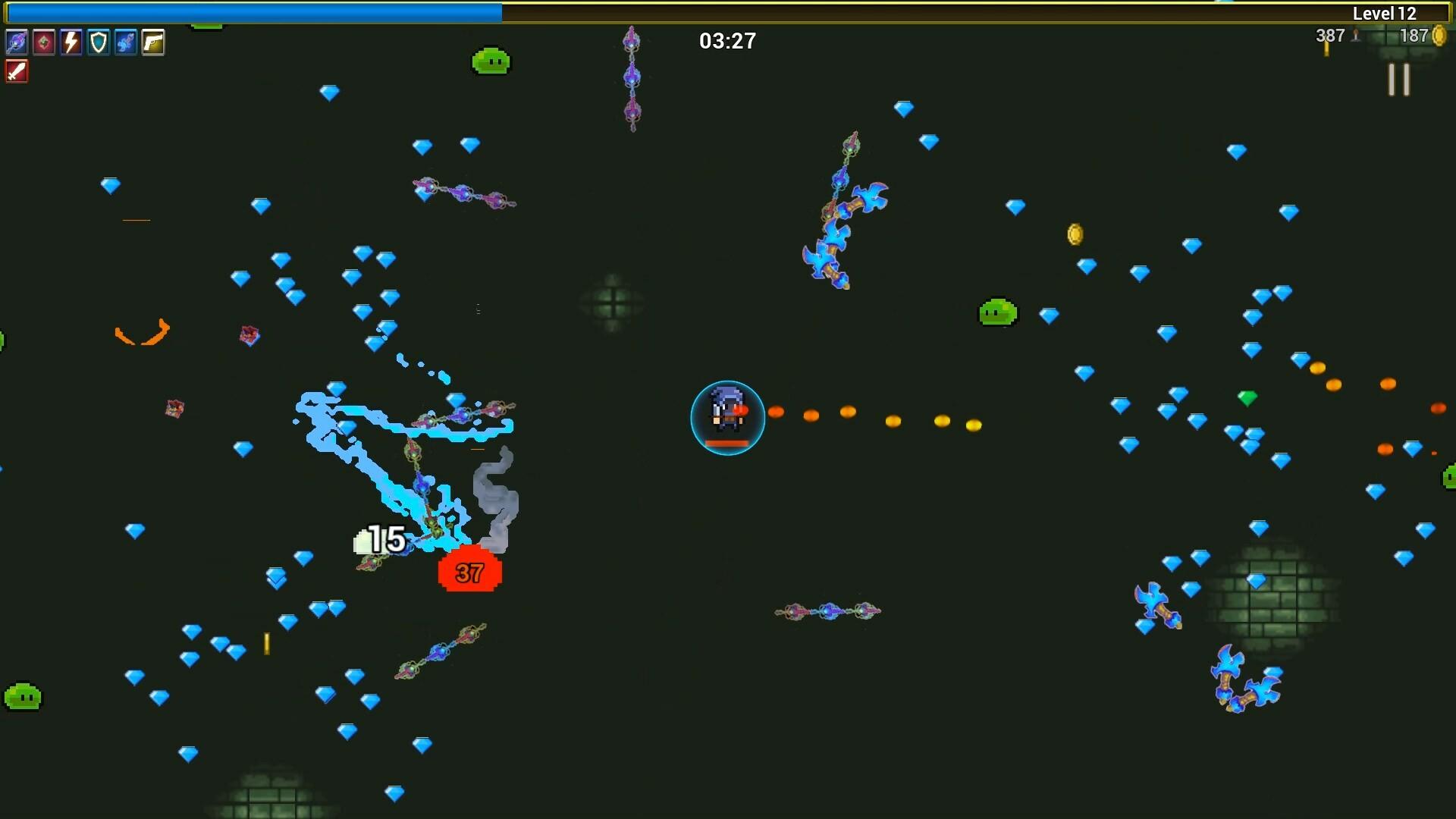Click the shield item icon
Screen dimensions: 1456x819
pyautogui.click(x=99, y=42)
